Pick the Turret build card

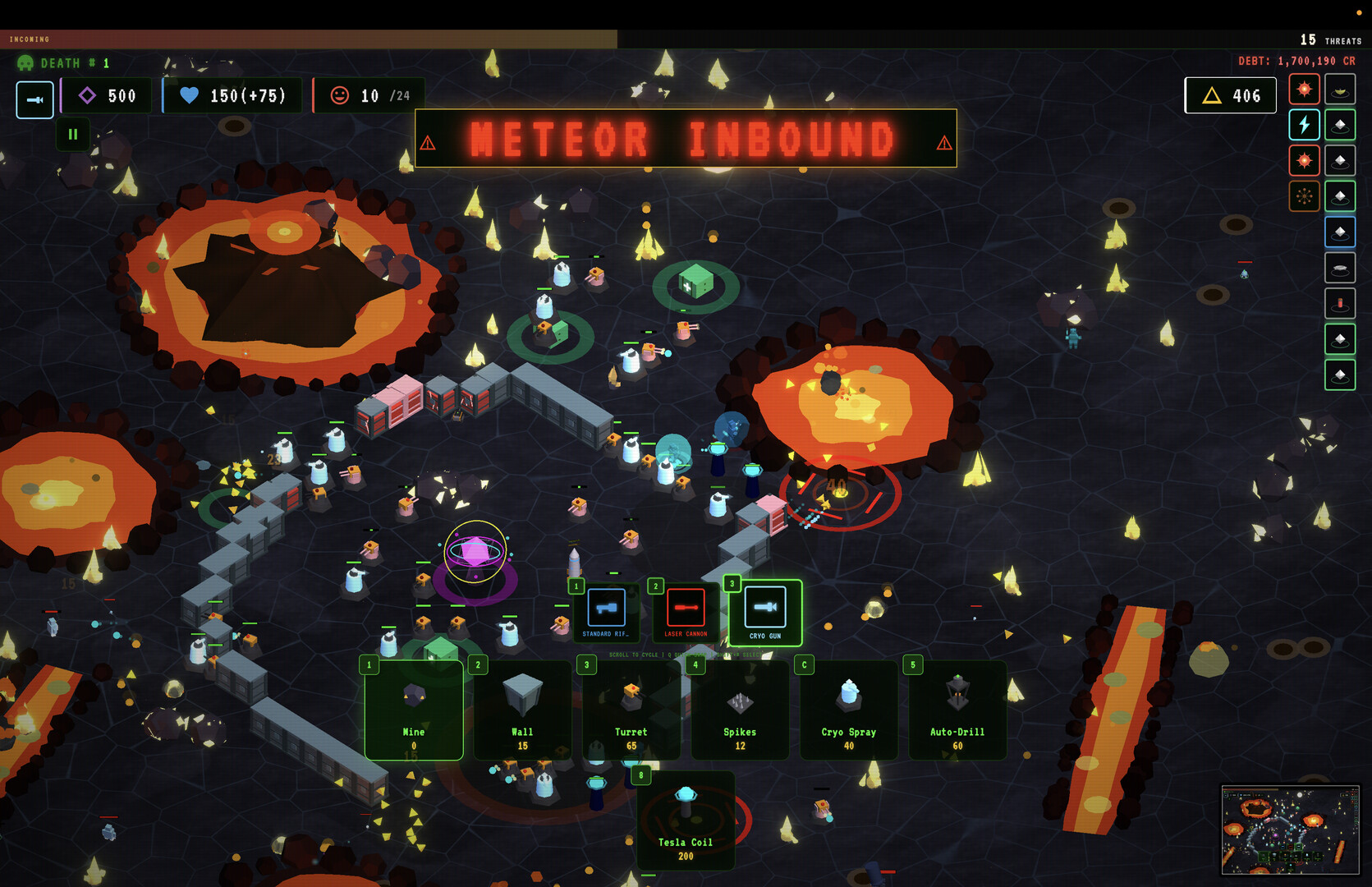tap(631, 710)
